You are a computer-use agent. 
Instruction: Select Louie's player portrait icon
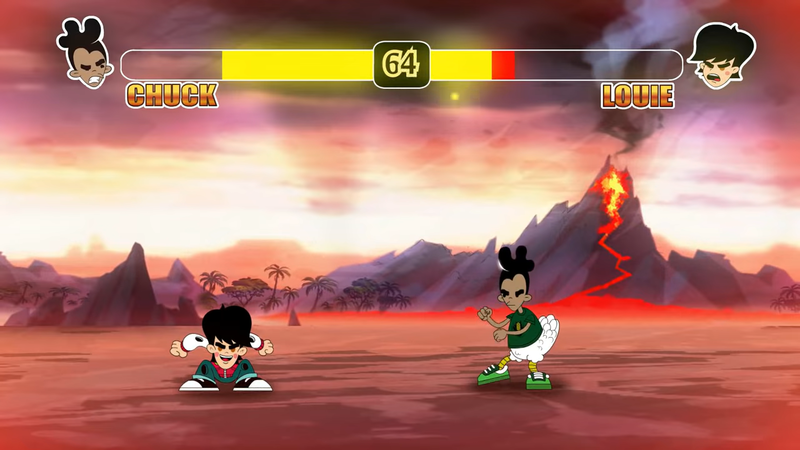721,56
